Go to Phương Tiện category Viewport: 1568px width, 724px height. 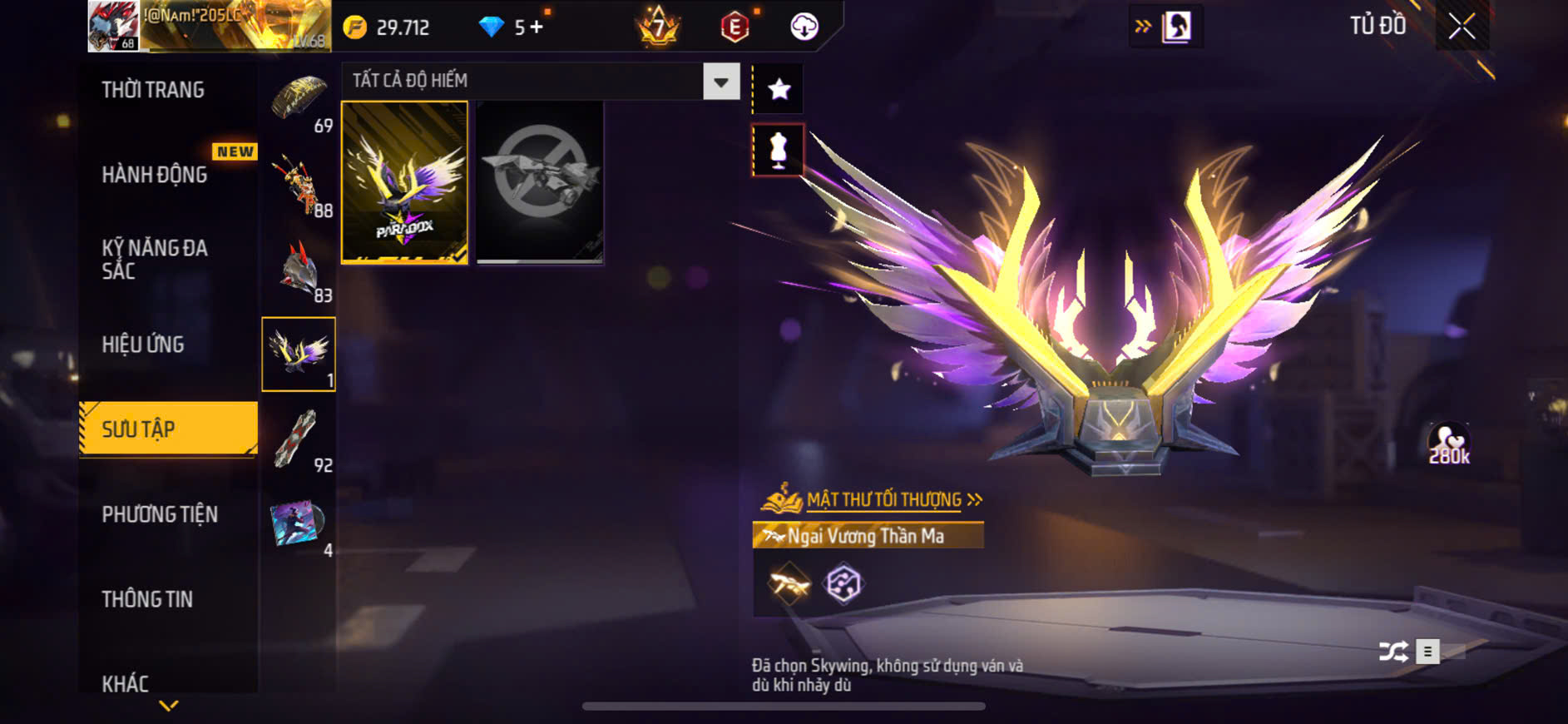(x=160, y=514)
